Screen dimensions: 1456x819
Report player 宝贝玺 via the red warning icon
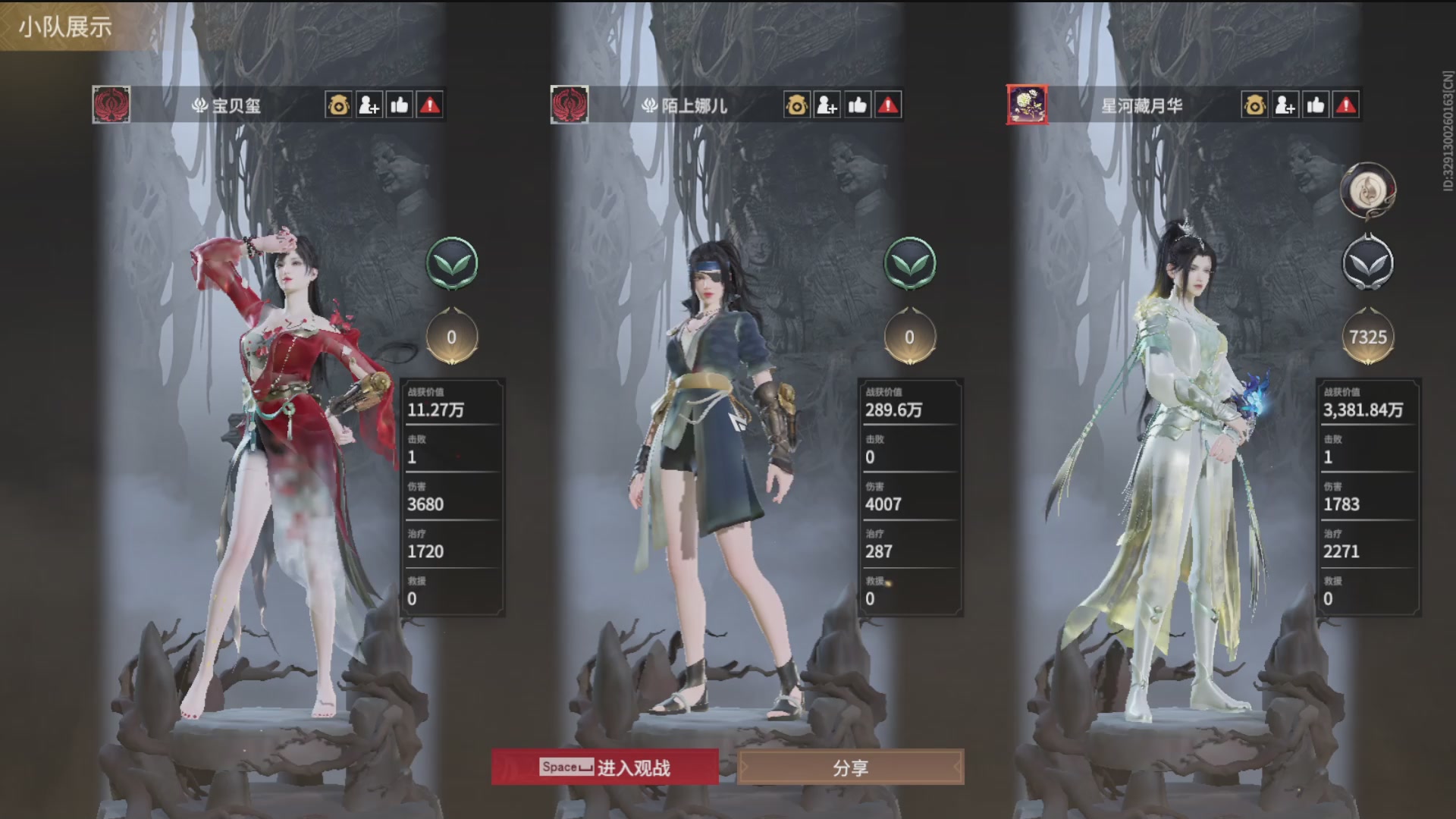[x=430, y=106]
